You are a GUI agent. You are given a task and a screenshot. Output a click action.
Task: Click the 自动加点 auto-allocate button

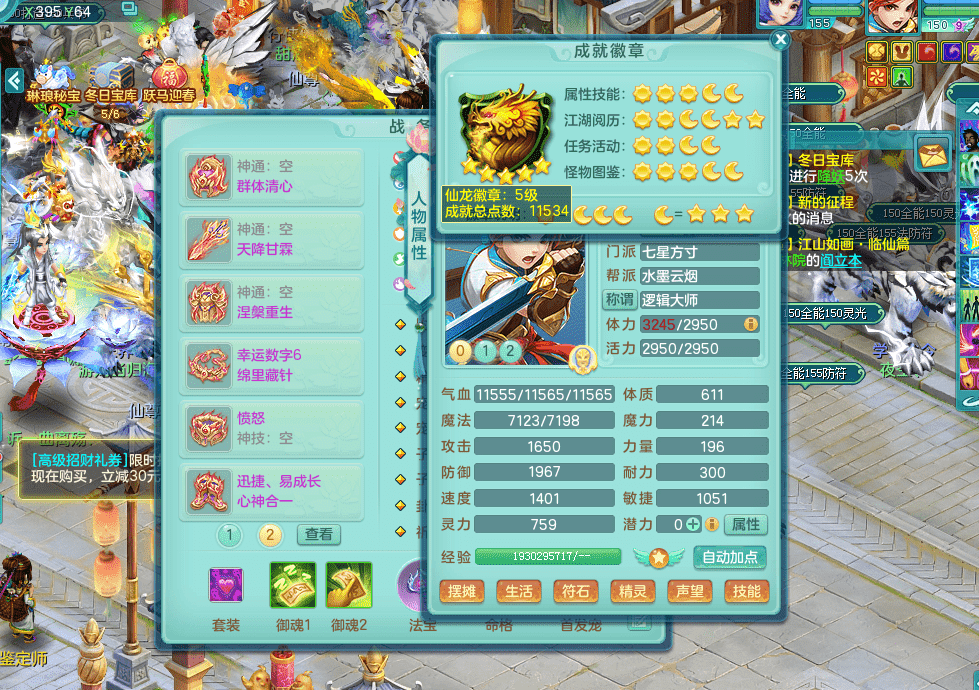click(730, 557)
